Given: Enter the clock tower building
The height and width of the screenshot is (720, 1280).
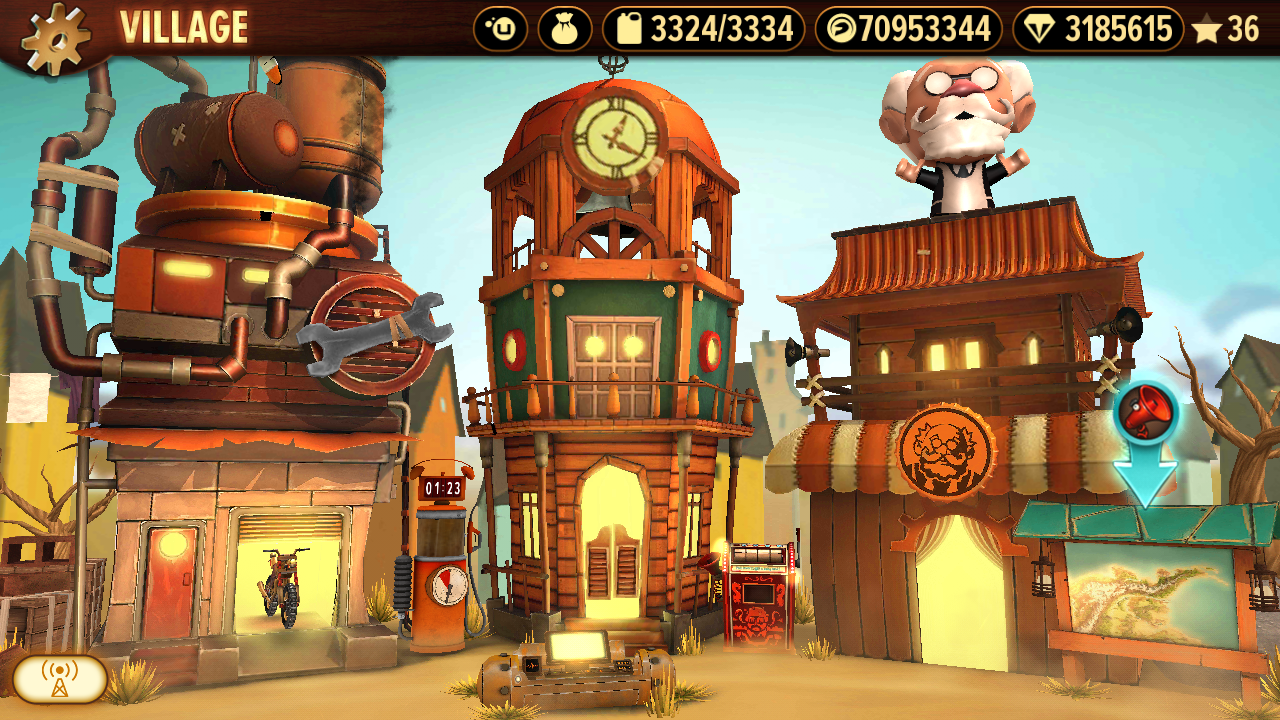Looking at the screenshot, I should (x=611, y=540).
